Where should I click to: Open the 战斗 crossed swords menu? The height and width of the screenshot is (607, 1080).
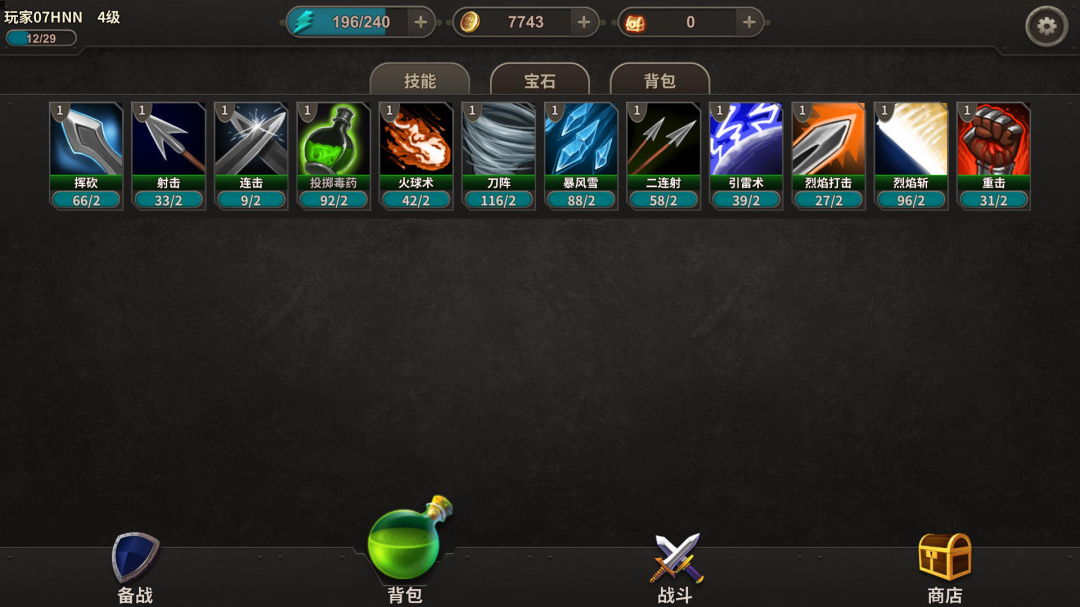point(675,566)
